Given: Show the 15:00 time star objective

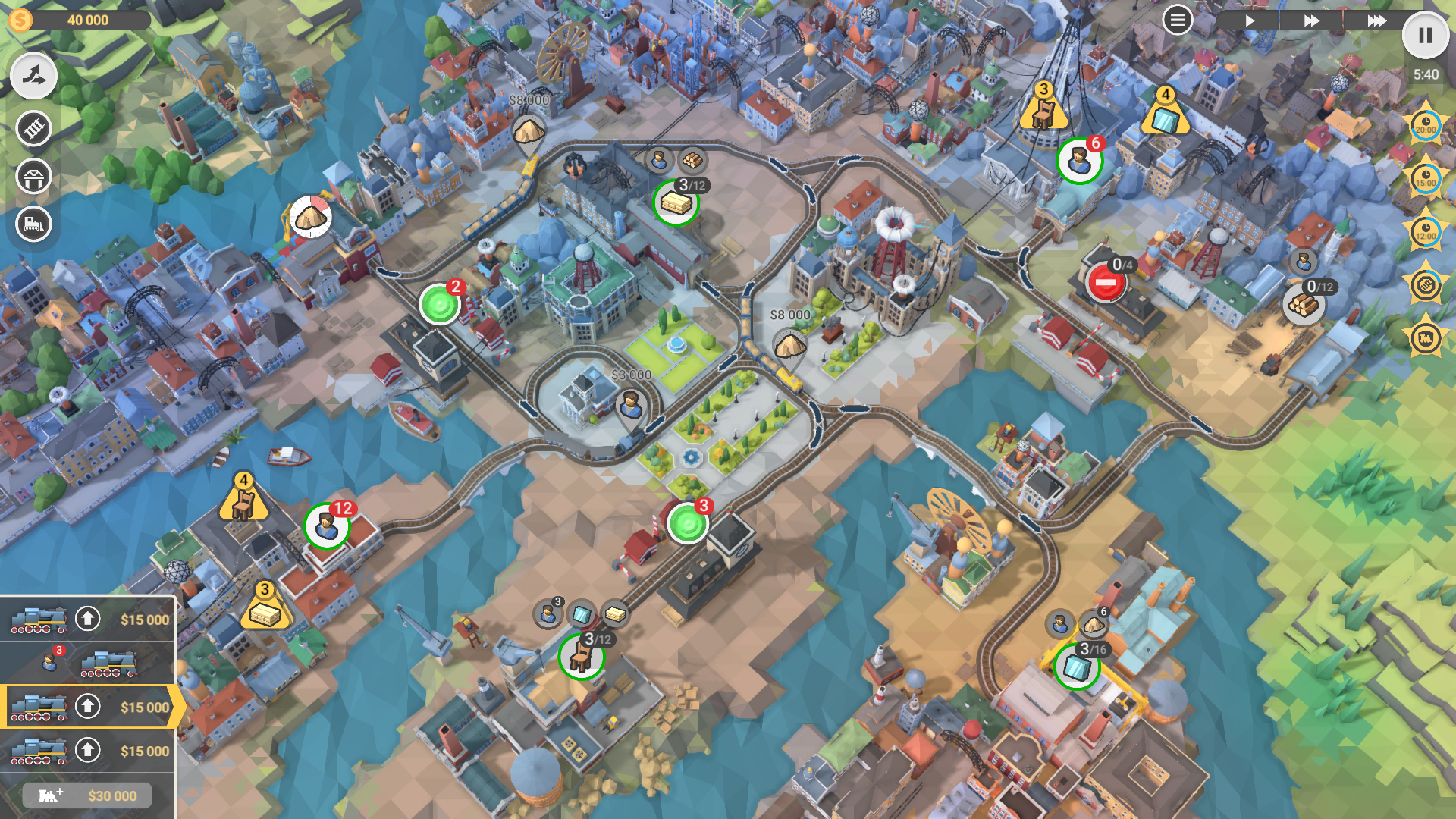Looking at the screenshot, I should 1425,179.
